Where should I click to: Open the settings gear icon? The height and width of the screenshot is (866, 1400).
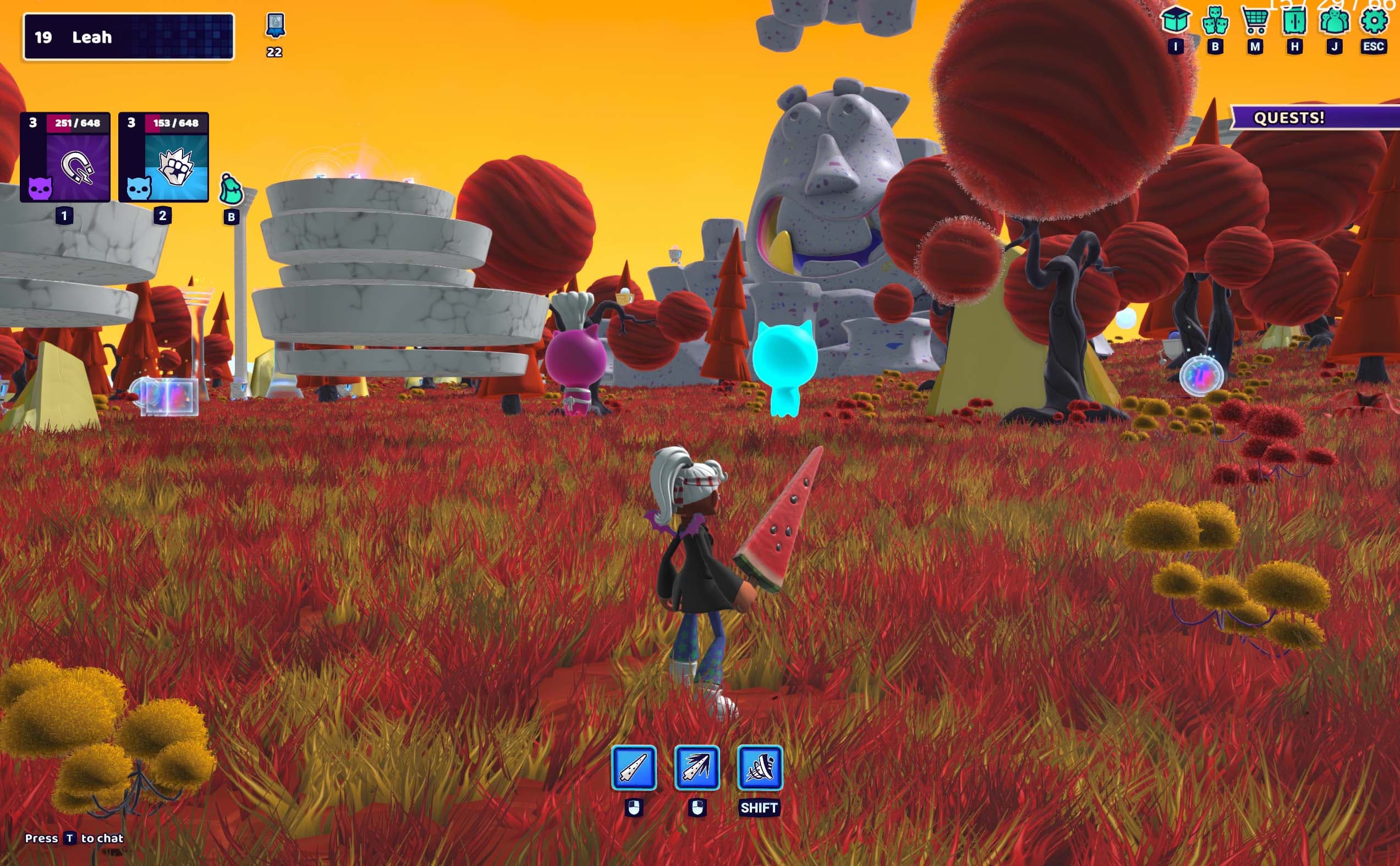(1374, 20)
